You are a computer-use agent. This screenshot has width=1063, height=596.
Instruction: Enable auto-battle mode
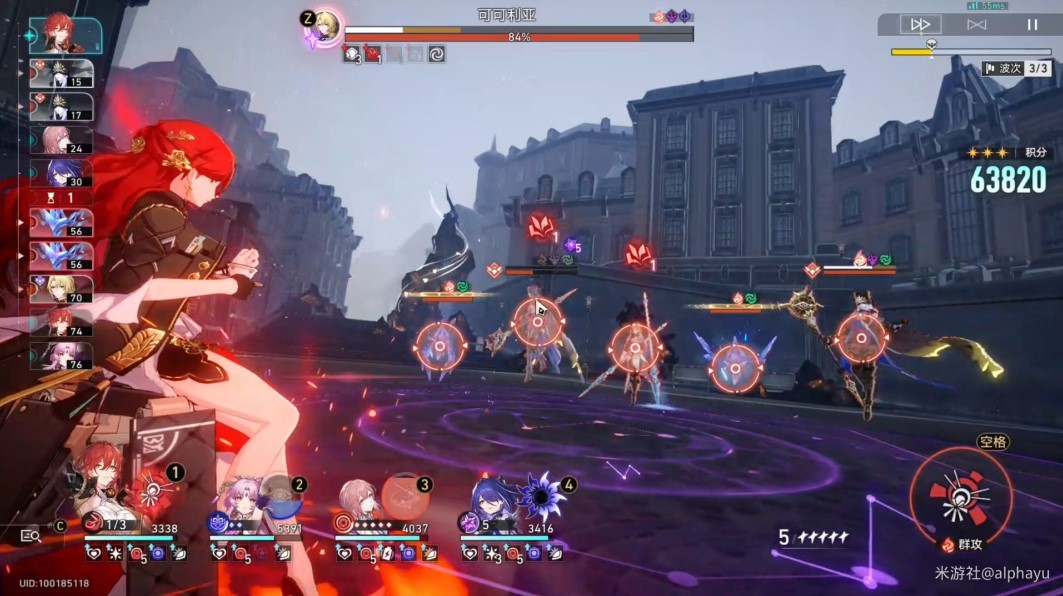[976, 24]
